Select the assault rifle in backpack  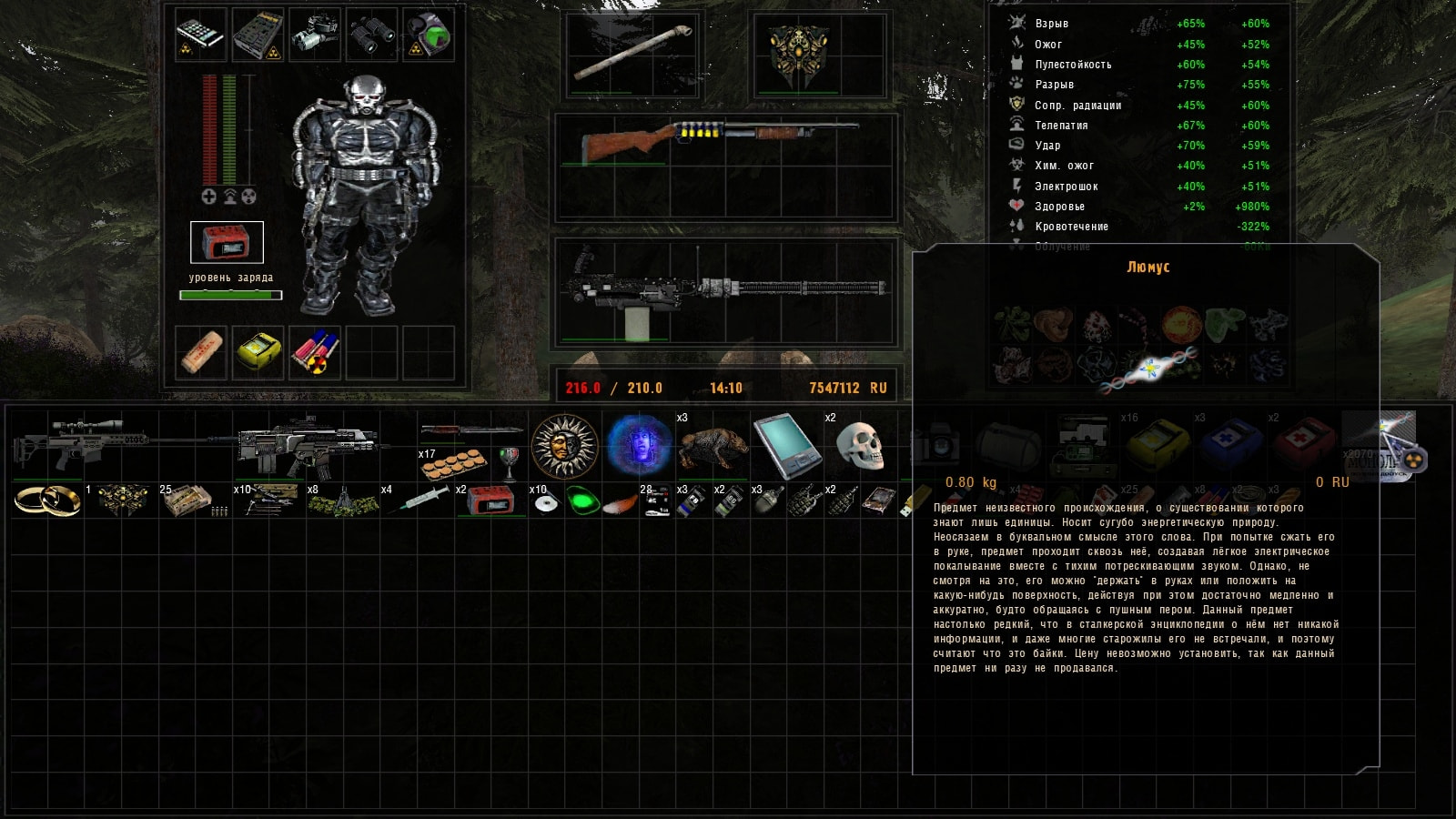point(309,444)
